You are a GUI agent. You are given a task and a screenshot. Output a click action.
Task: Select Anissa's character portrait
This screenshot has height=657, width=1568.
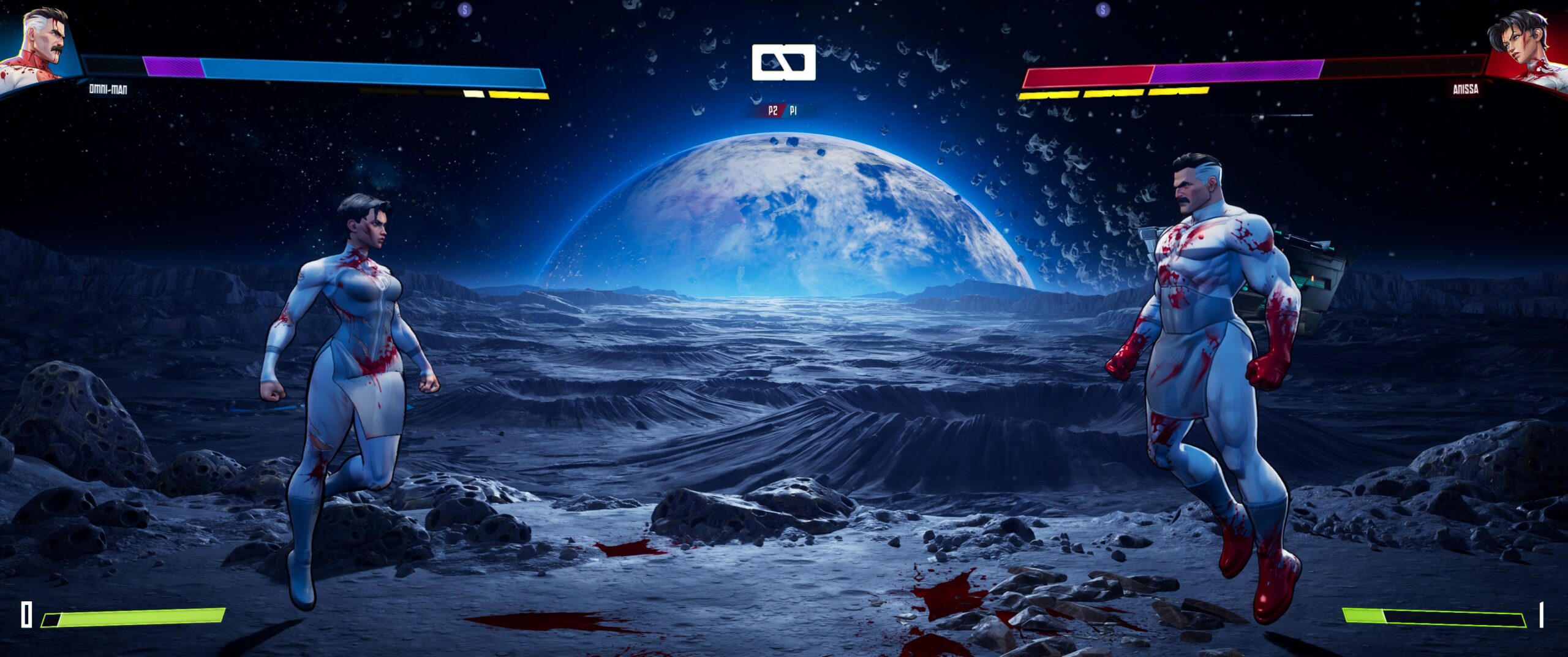pos(1525,48)
